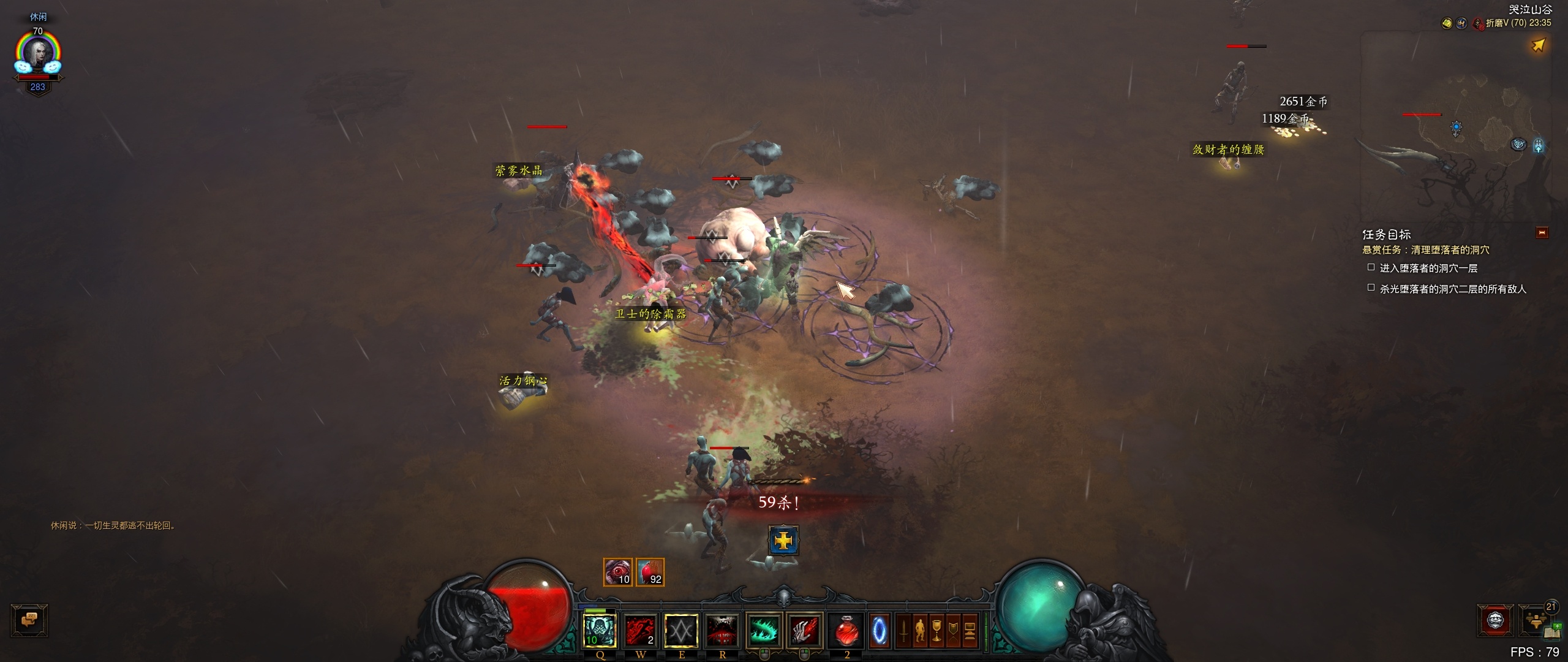Open the friends list with 21 badge
1568x662 pixels.
pyautogui.click(x=1536, y=620)
